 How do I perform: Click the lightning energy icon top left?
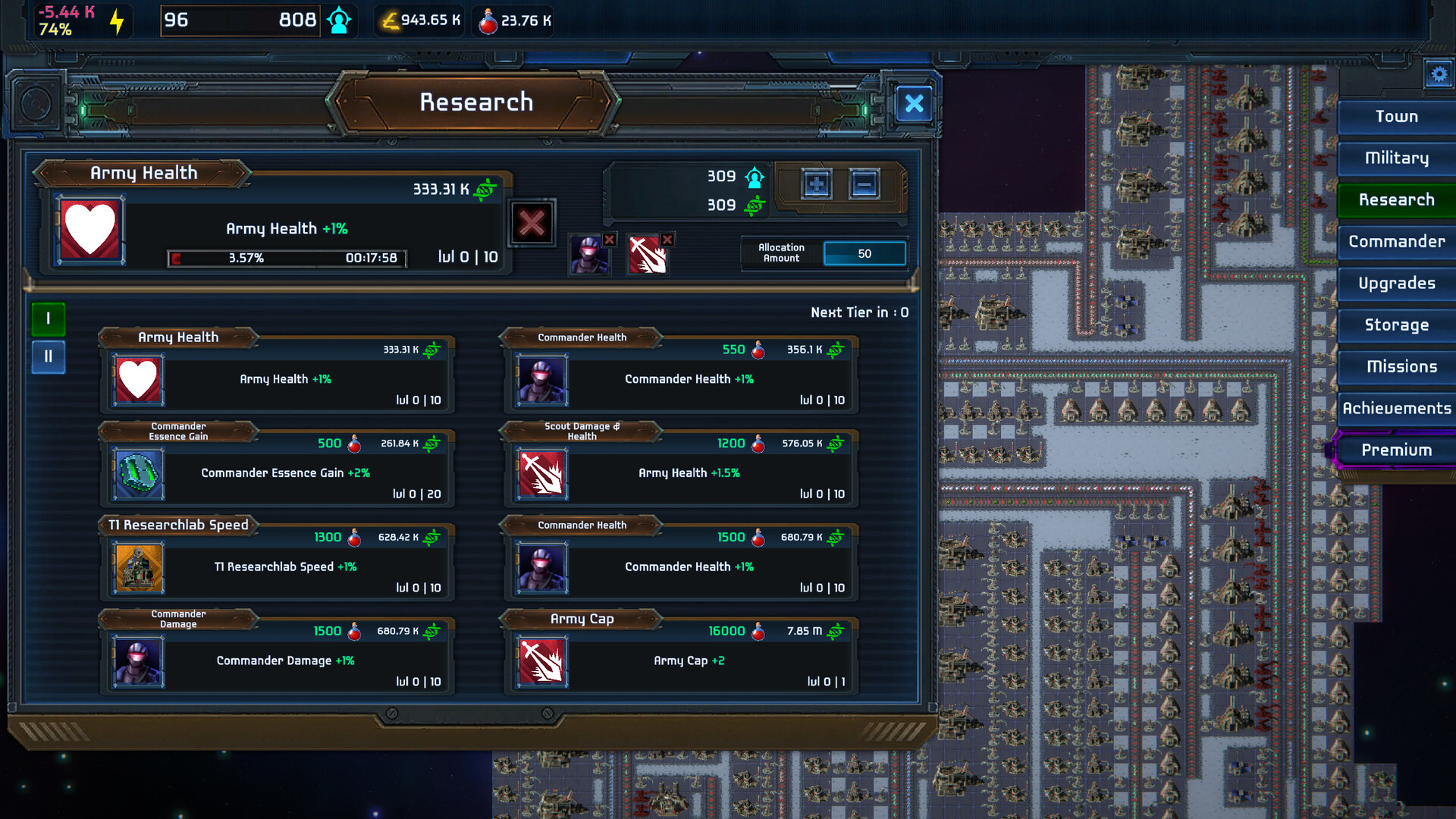pyautogui.click(x=115, y=20)
